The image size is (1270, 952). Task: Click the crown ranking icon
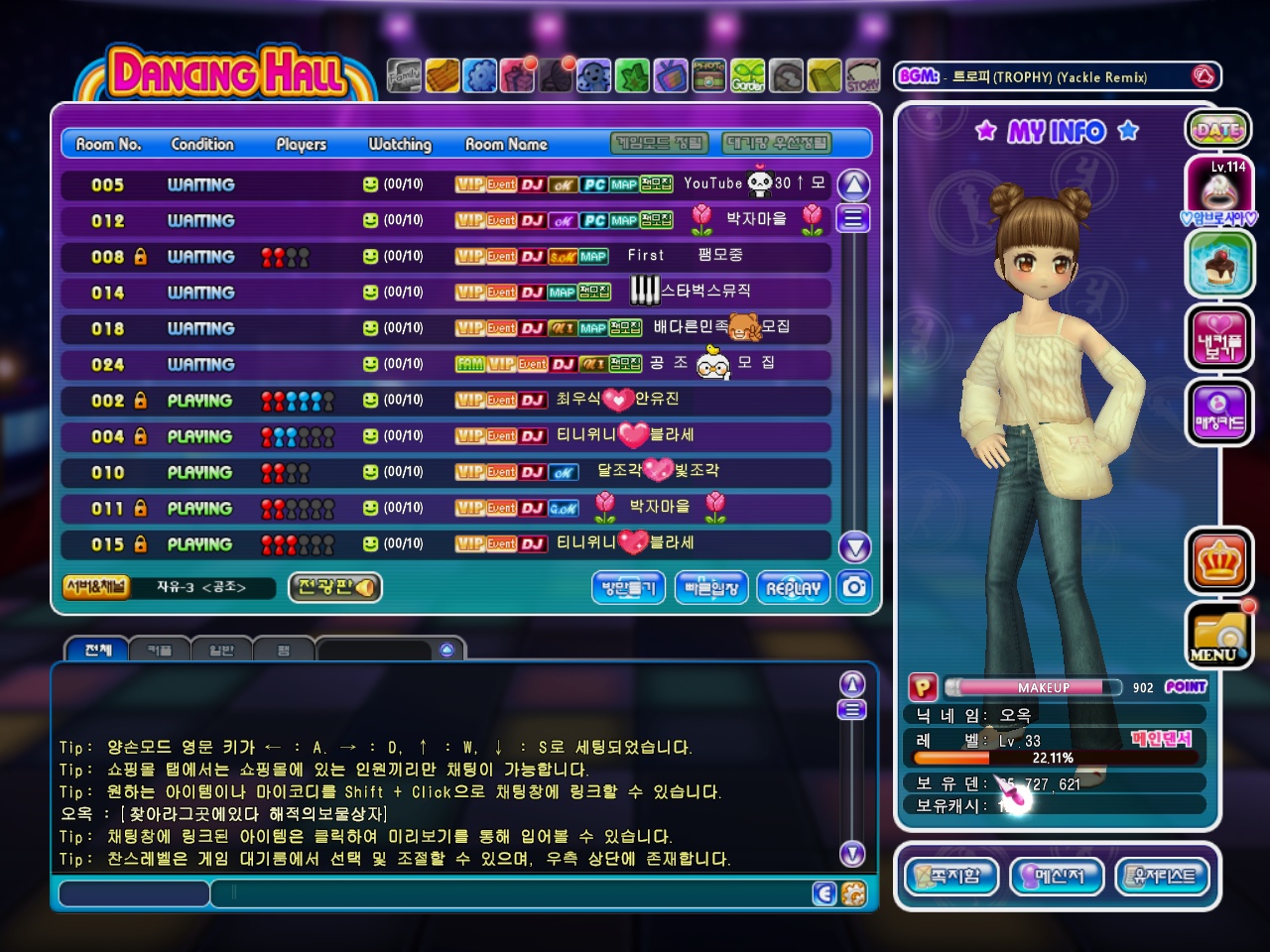[x=1218, y=562]
